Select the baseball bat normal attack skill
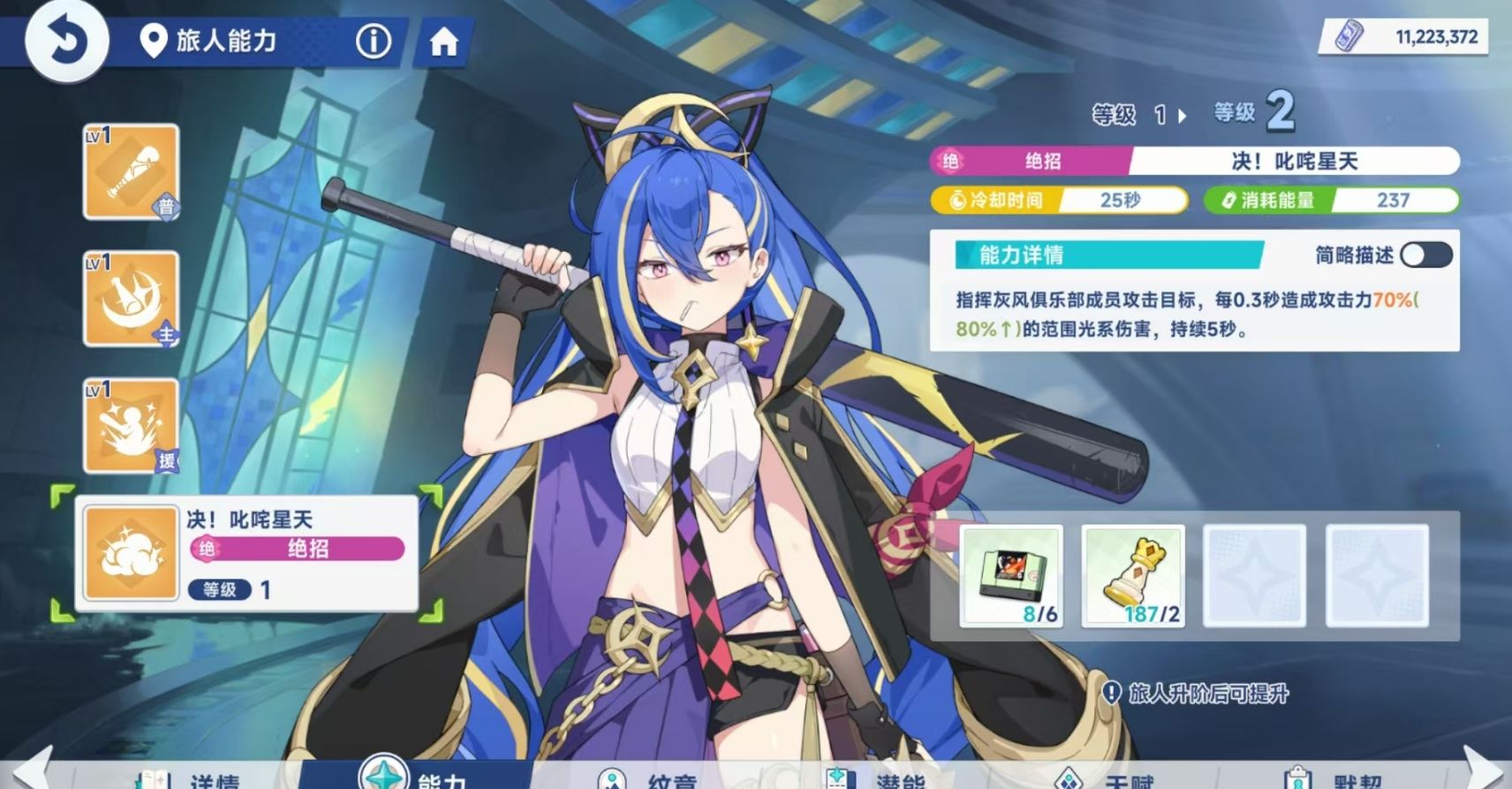This screenshot has height=789, width=1512. pyautogui.click(x=132, y=171)
